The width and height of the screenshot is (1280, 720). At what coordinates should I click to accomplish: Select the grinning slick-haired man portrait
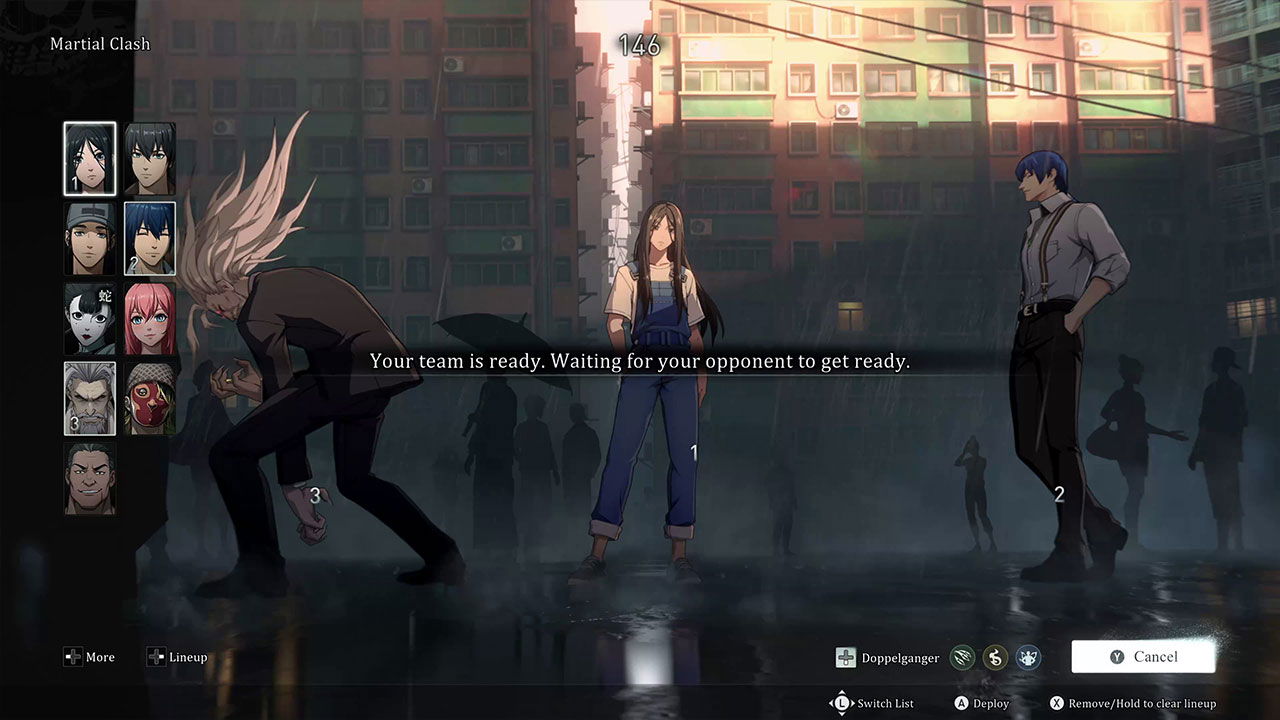(90, 479)
